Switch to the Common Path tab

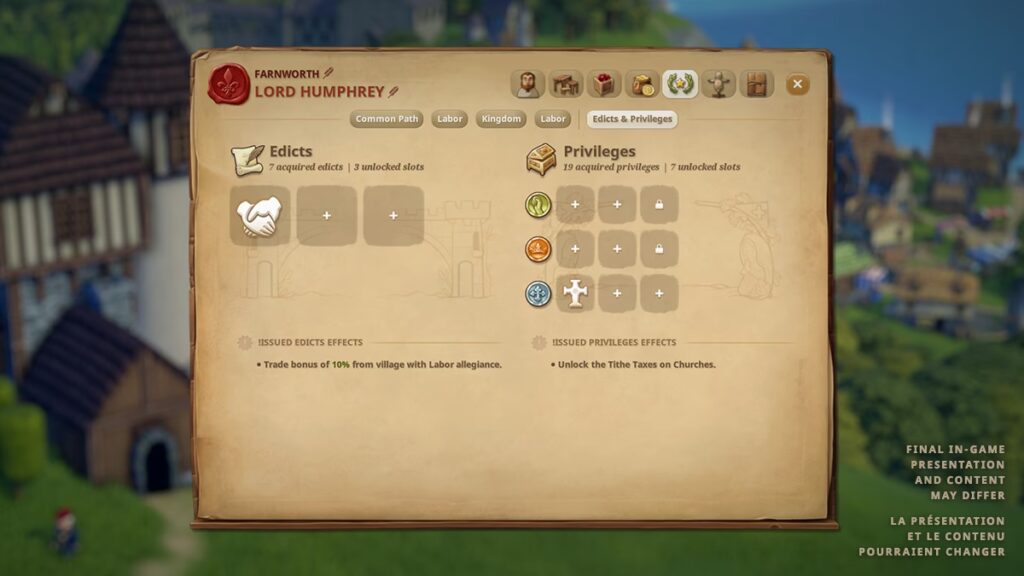point(387,119)
